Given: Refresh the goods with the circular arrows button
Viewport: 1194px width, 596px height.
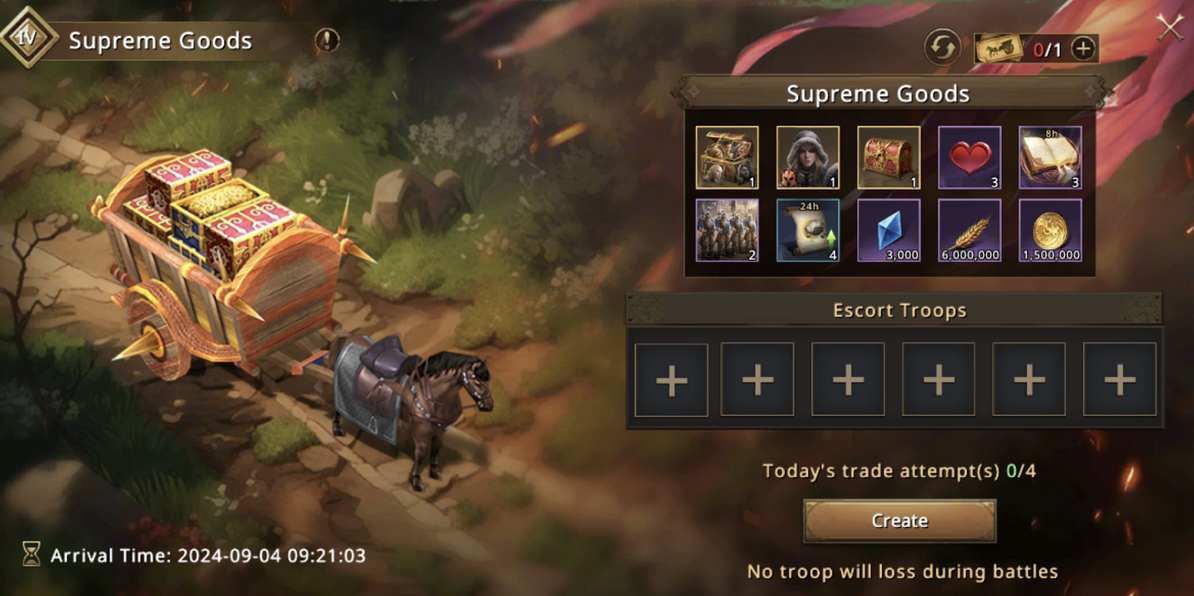Looking at the screenshot, I should (942, 48).
